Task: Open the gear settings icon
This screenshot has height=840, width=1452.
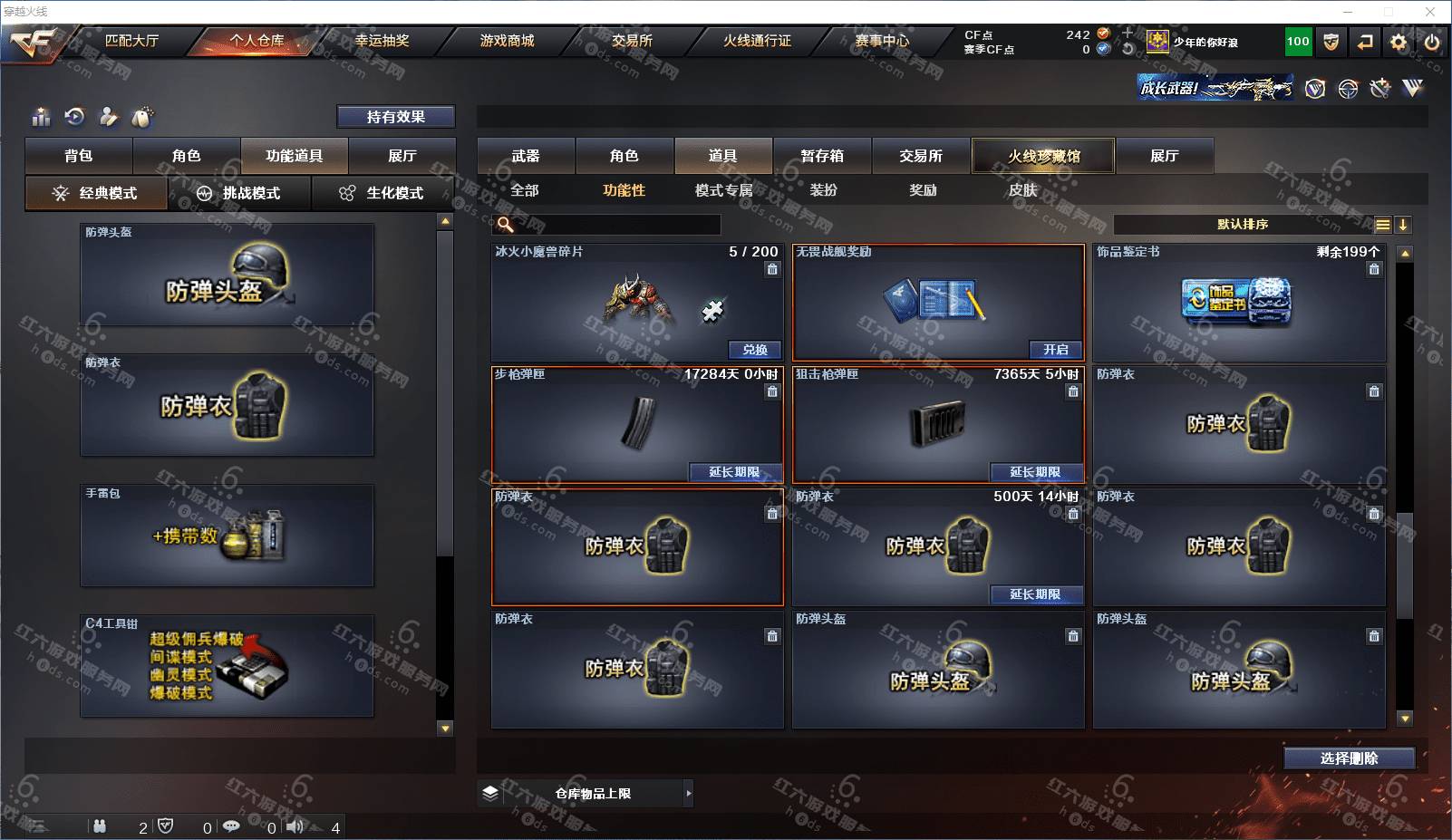Action: coord(1399,42)
